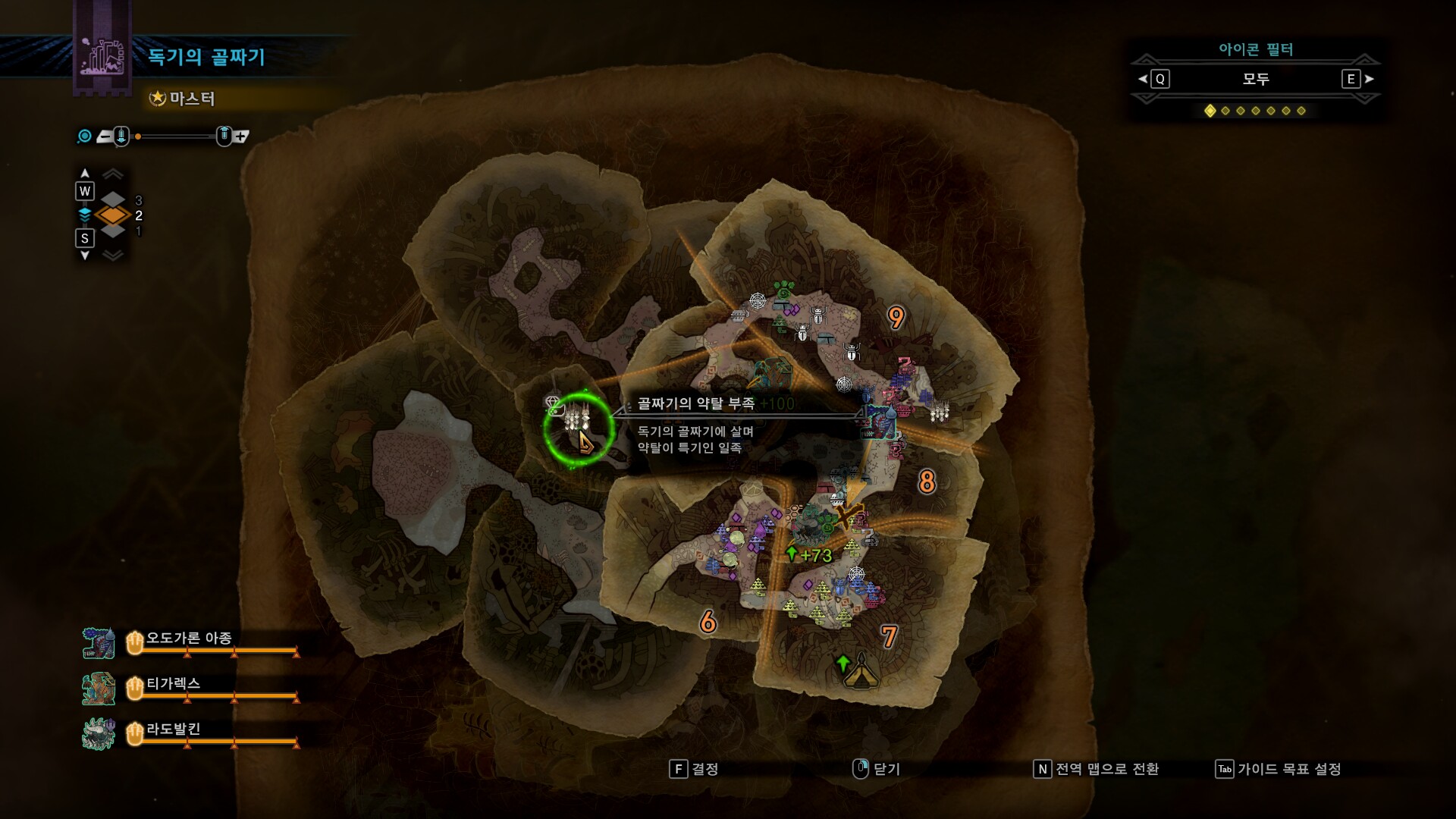Move up a map floor with up arrow
This screenshot has width=1456, height=819.
[x=85, y=174]
